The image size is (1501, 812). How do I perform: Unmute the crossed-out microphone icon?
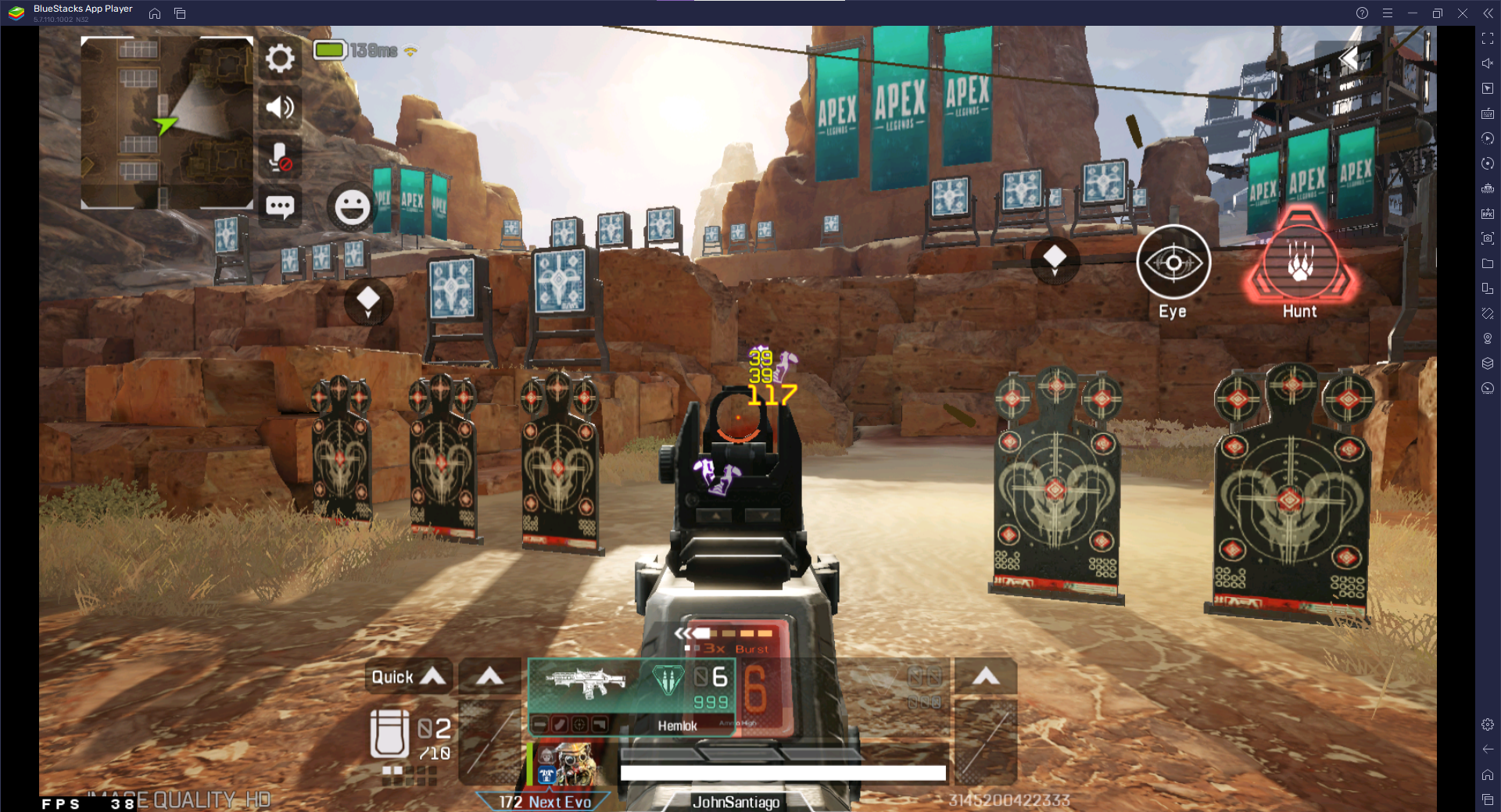pos(279,156)
